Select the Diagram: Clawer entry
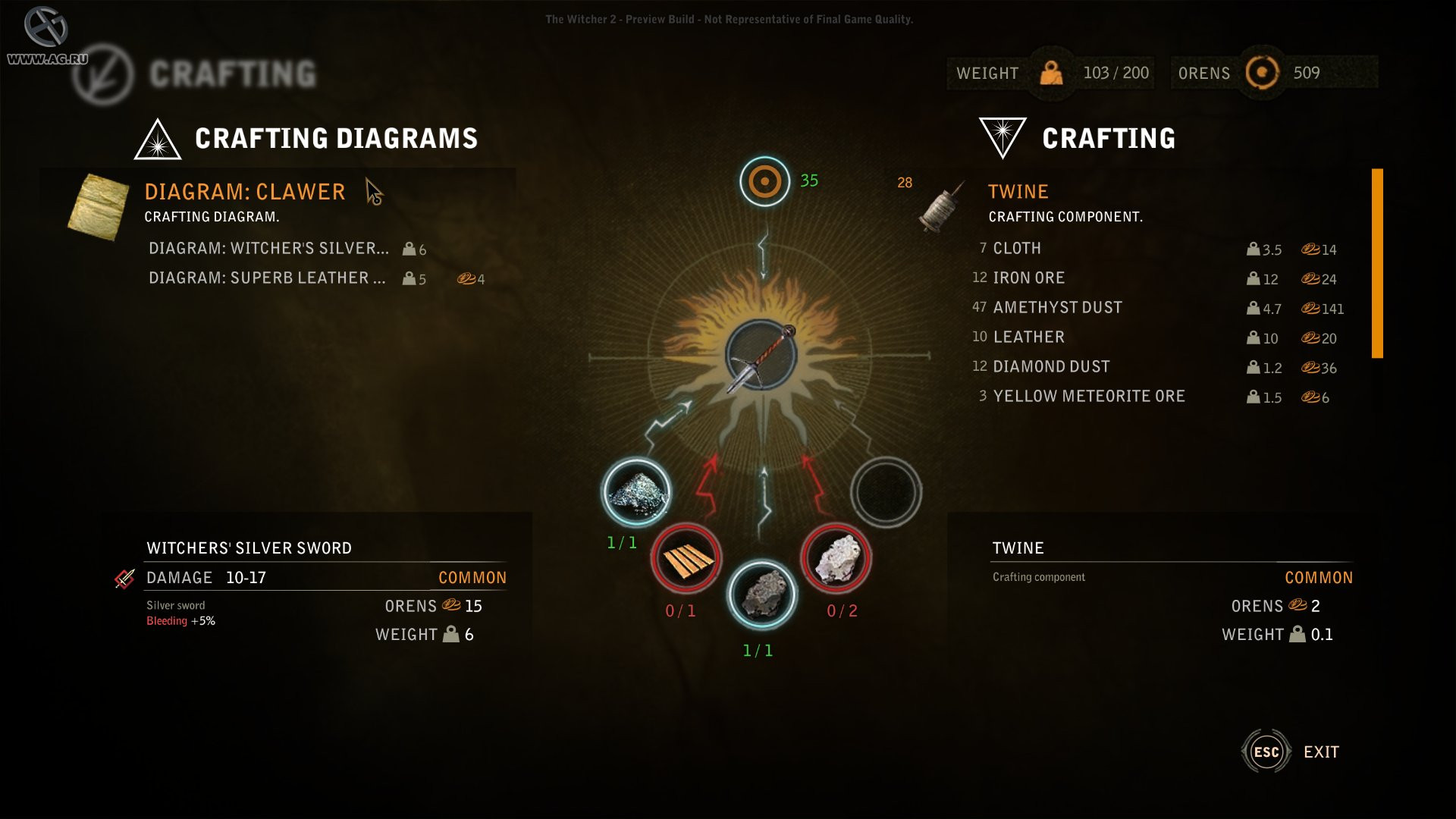Screen dimensions: 1456x819 click(244, 192)
